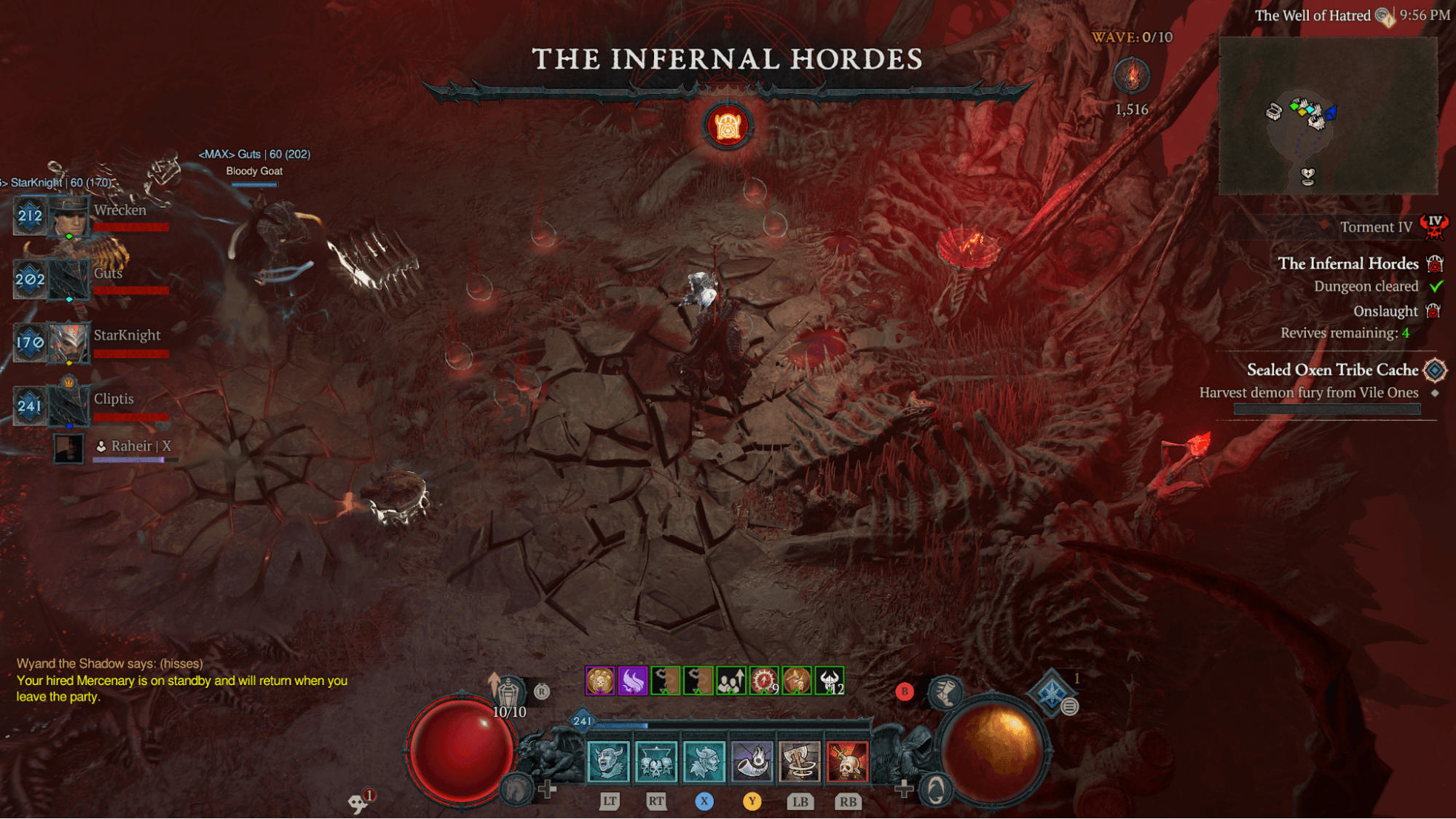Click the Infernal Hordes emblem at top center
The image size is (1456, 819).
(x=729, y=125)
